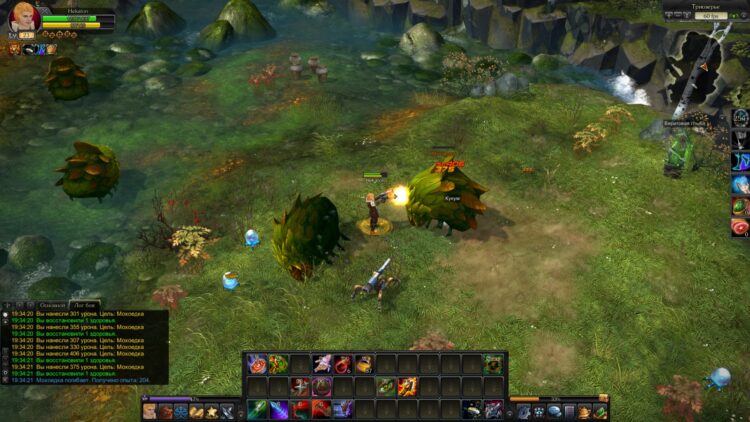
Task: Open the character face menu button
Action: [150, 411]
